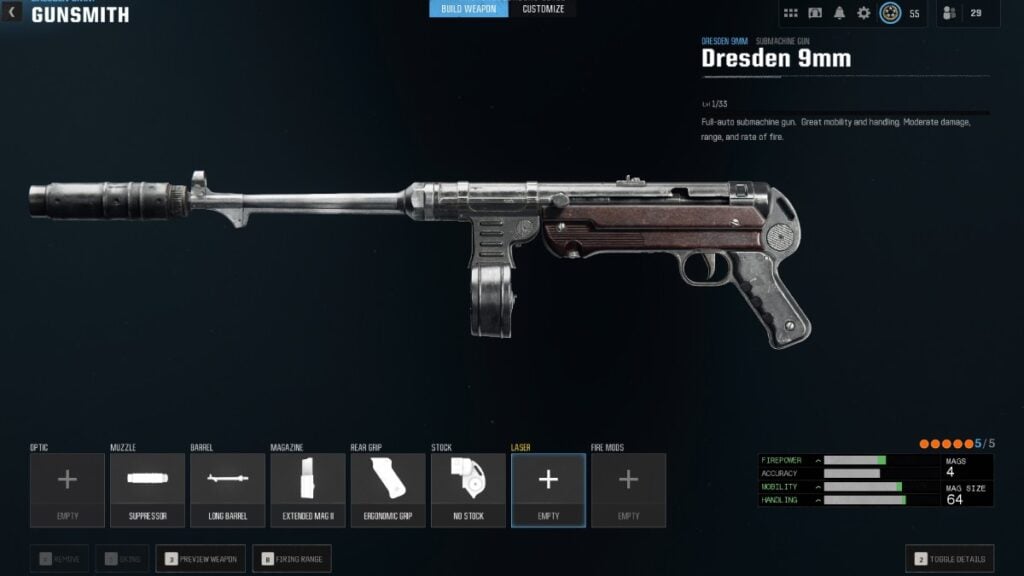Toggle the weapon details panel

[949, 559]
